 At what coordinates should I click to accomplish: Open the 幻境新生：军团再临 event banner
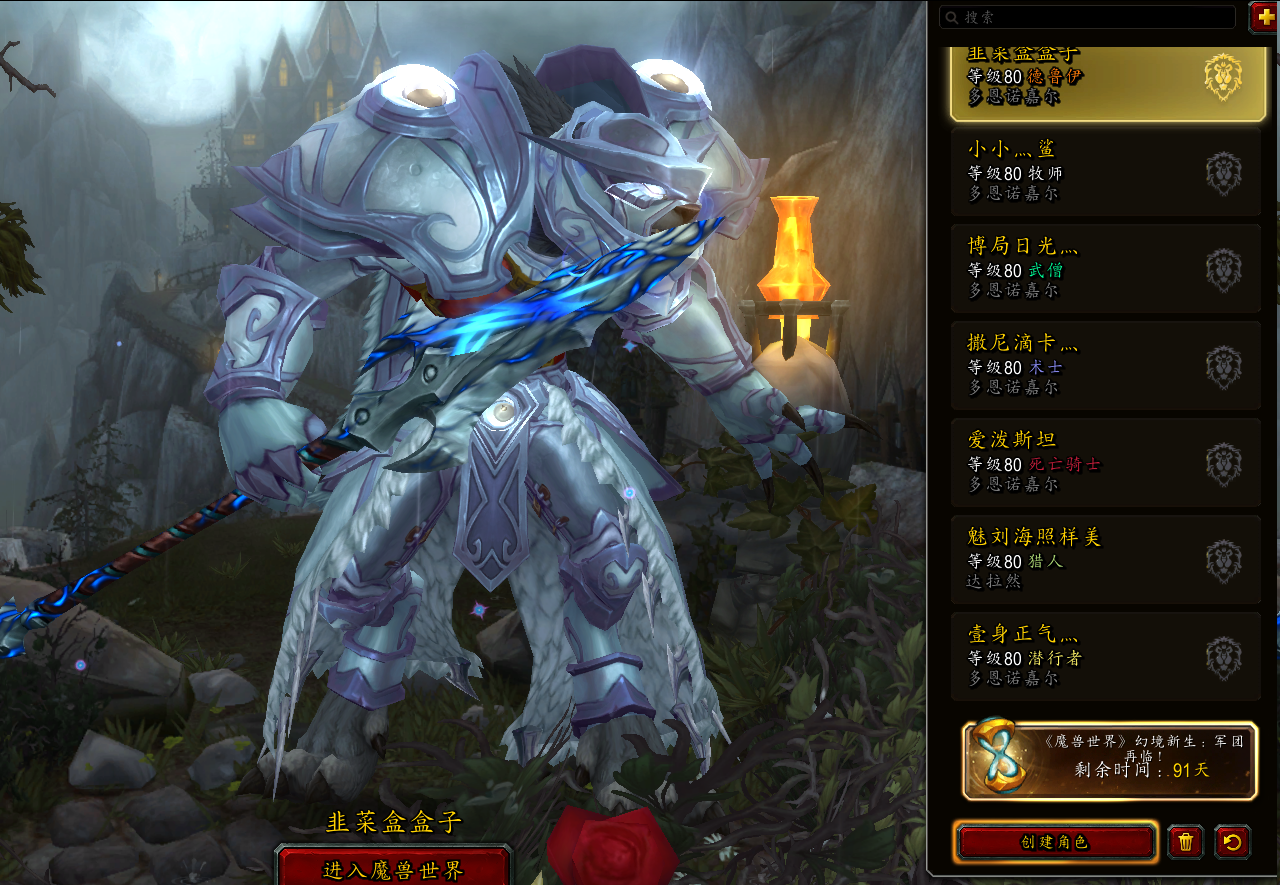coord(1110,760)
